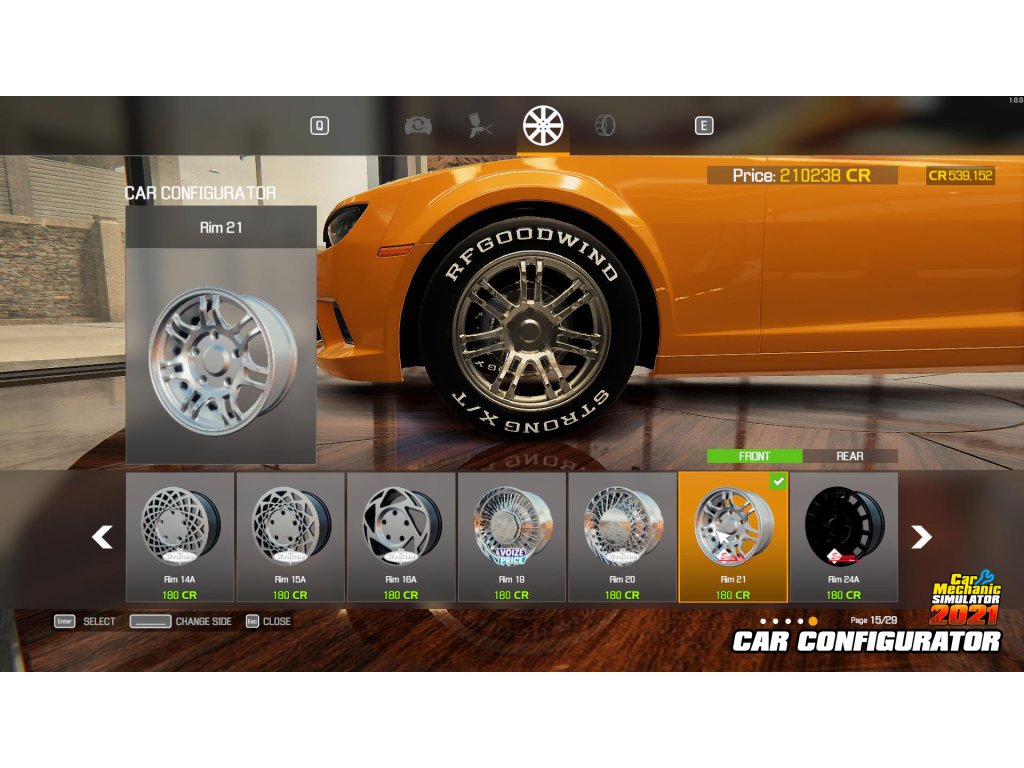Screen dimensions: 1024x768
Task: Switch to the paint spray gun tab
Action: 480,126
